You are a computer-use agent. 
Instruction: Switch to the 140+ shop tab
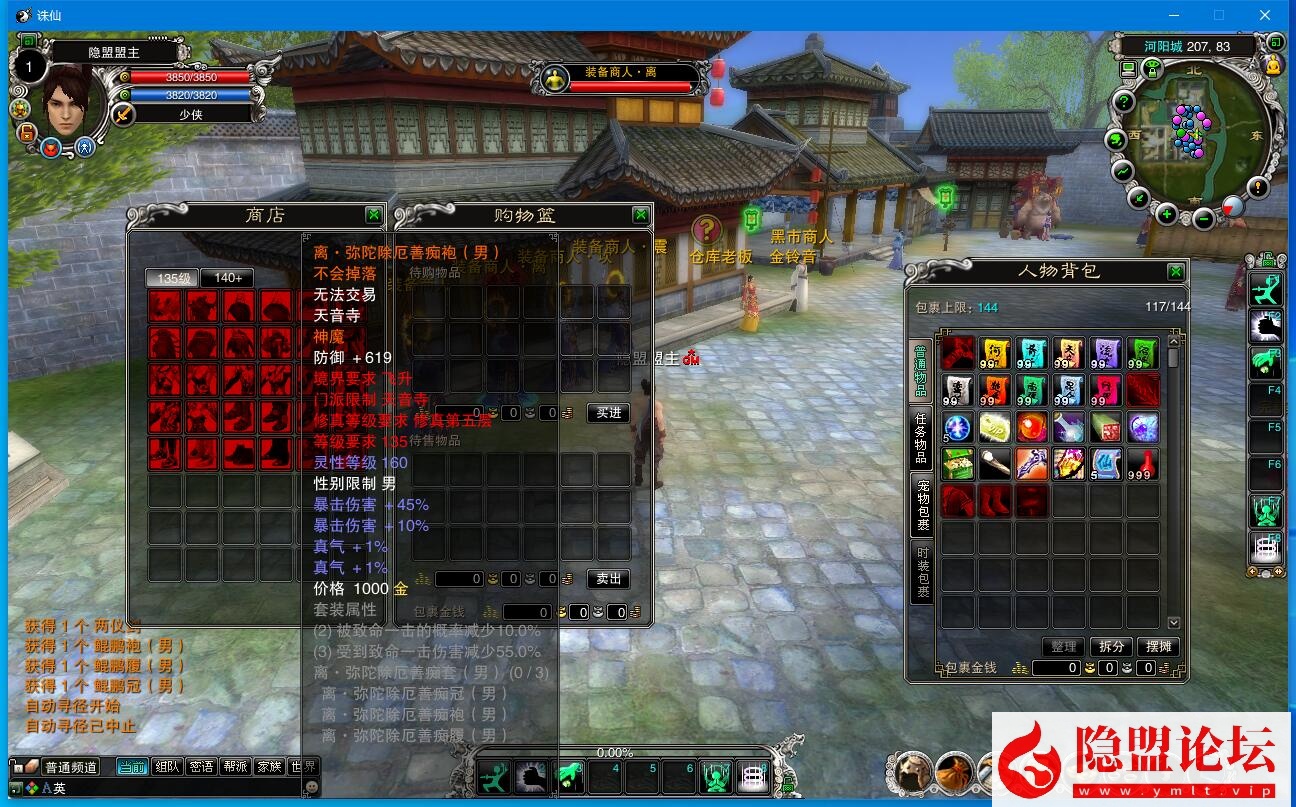[227, 278]
